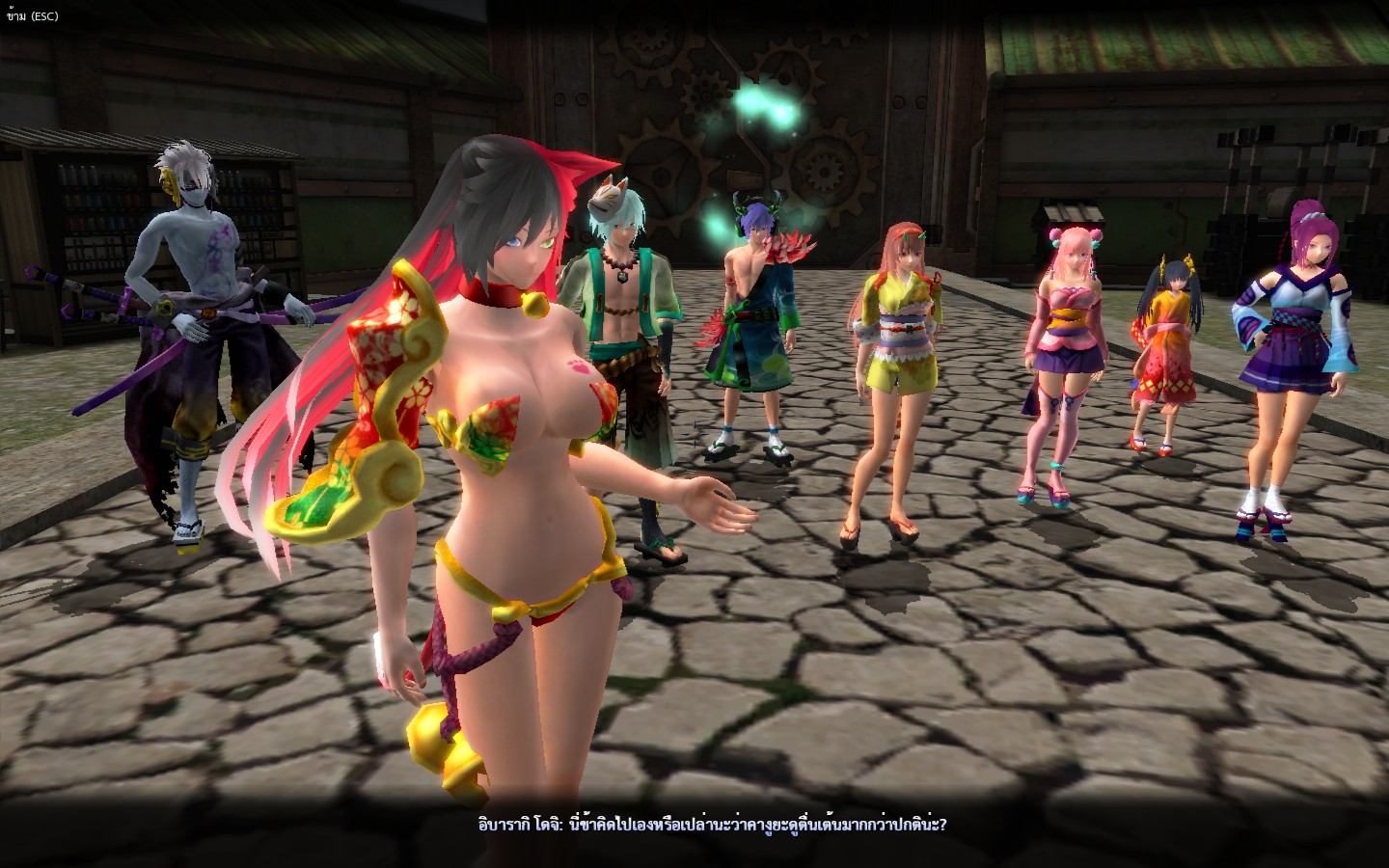Skip the cutscene via ข้าม label
1389x868 pixels.
click(32, 16)
